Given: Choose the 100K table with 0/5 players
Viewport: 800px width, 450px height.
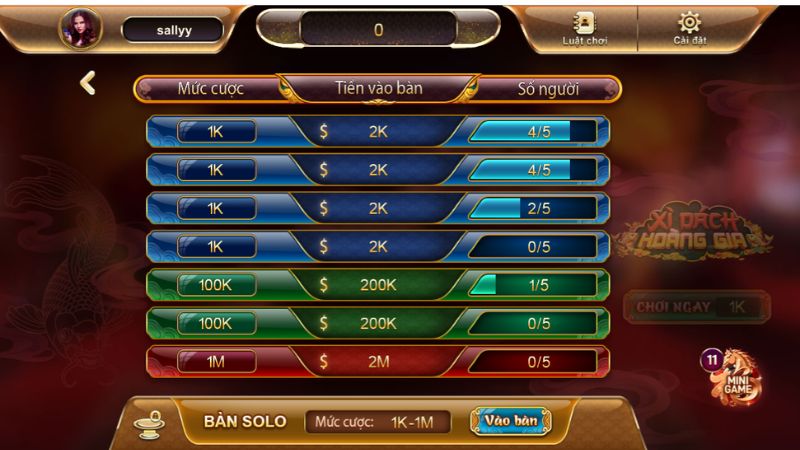Looking at the screenshot, I should pos(378,323).
